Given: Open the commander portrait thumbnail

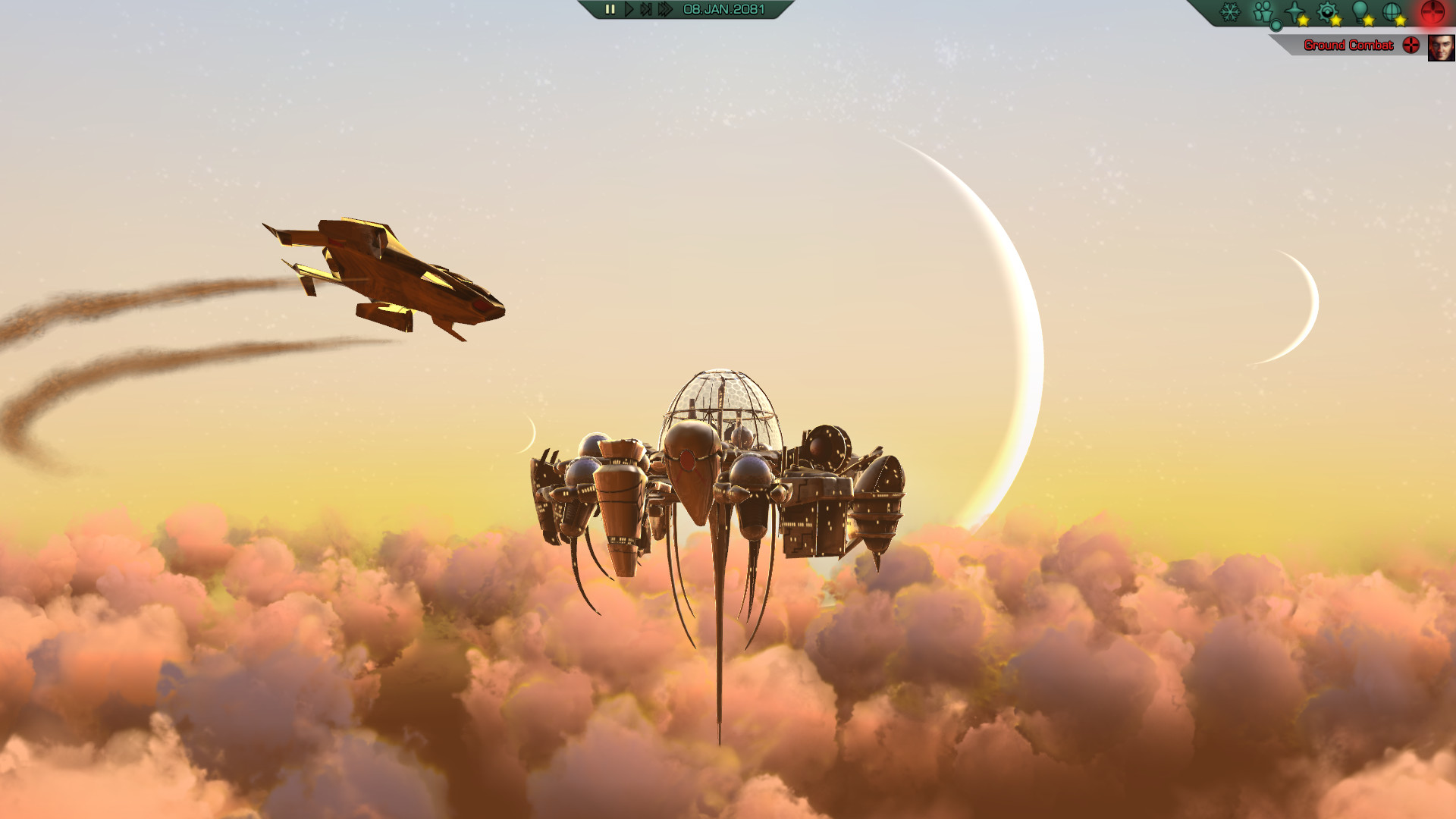Looking at the screenshot, I should pyautogui.click(x=1441, y=49).
